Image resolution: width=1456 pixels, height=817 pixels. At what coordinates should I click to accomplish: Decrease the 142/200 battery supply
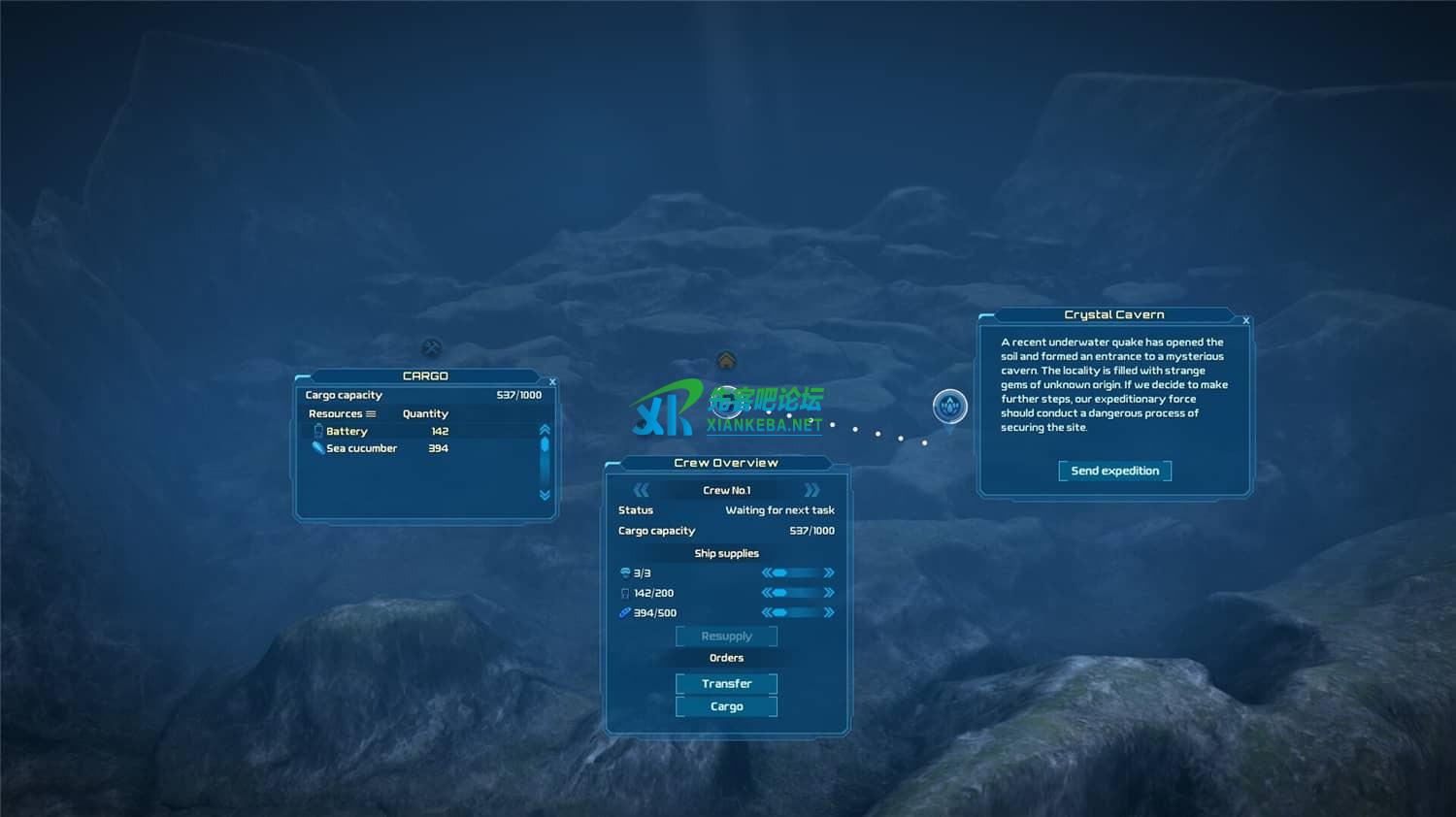click(x=767, y=593)
